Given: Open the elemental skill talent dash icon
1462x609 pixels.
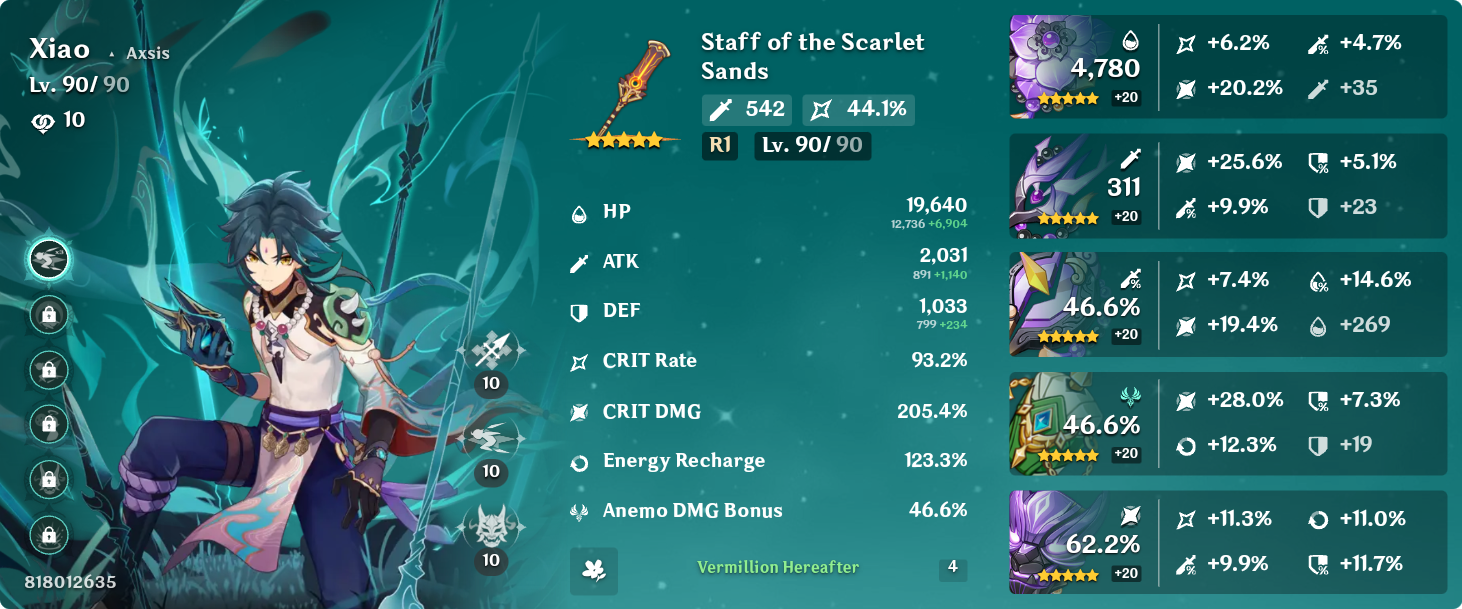Looking at the screenshot, I should [491, 438].
